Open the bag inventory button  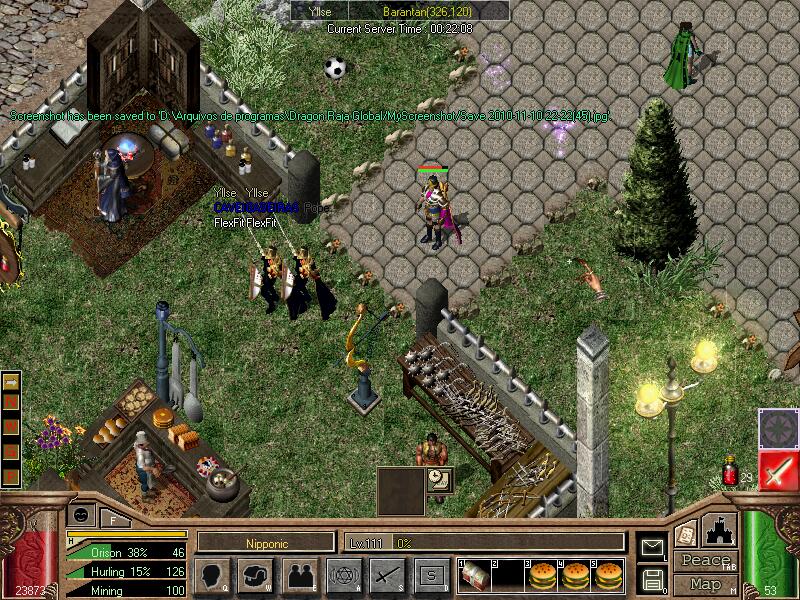(x=256, y=575)
